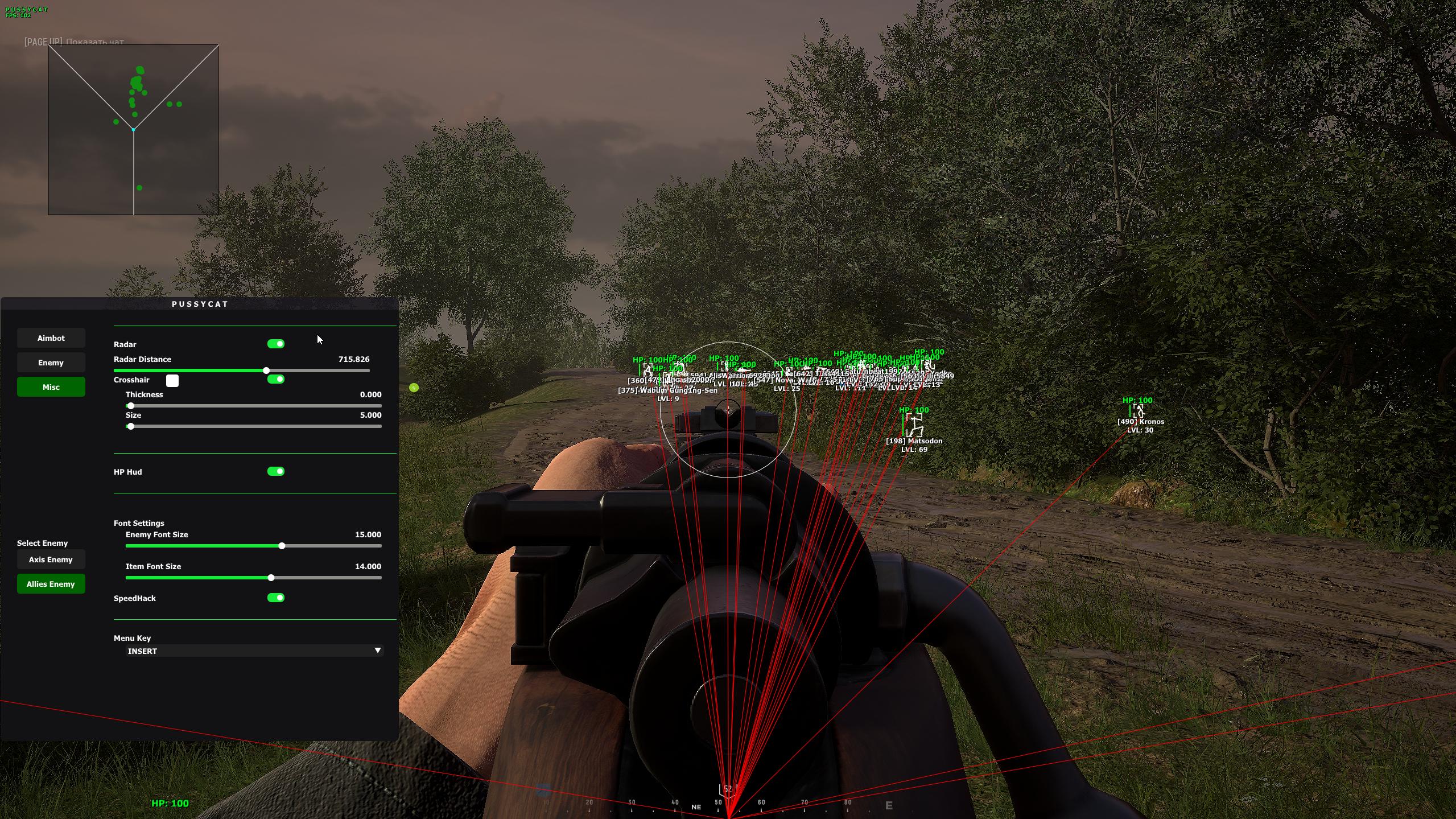Click the Enemy Font Size slider handle

pyautogui.click(x=282, y=546)
